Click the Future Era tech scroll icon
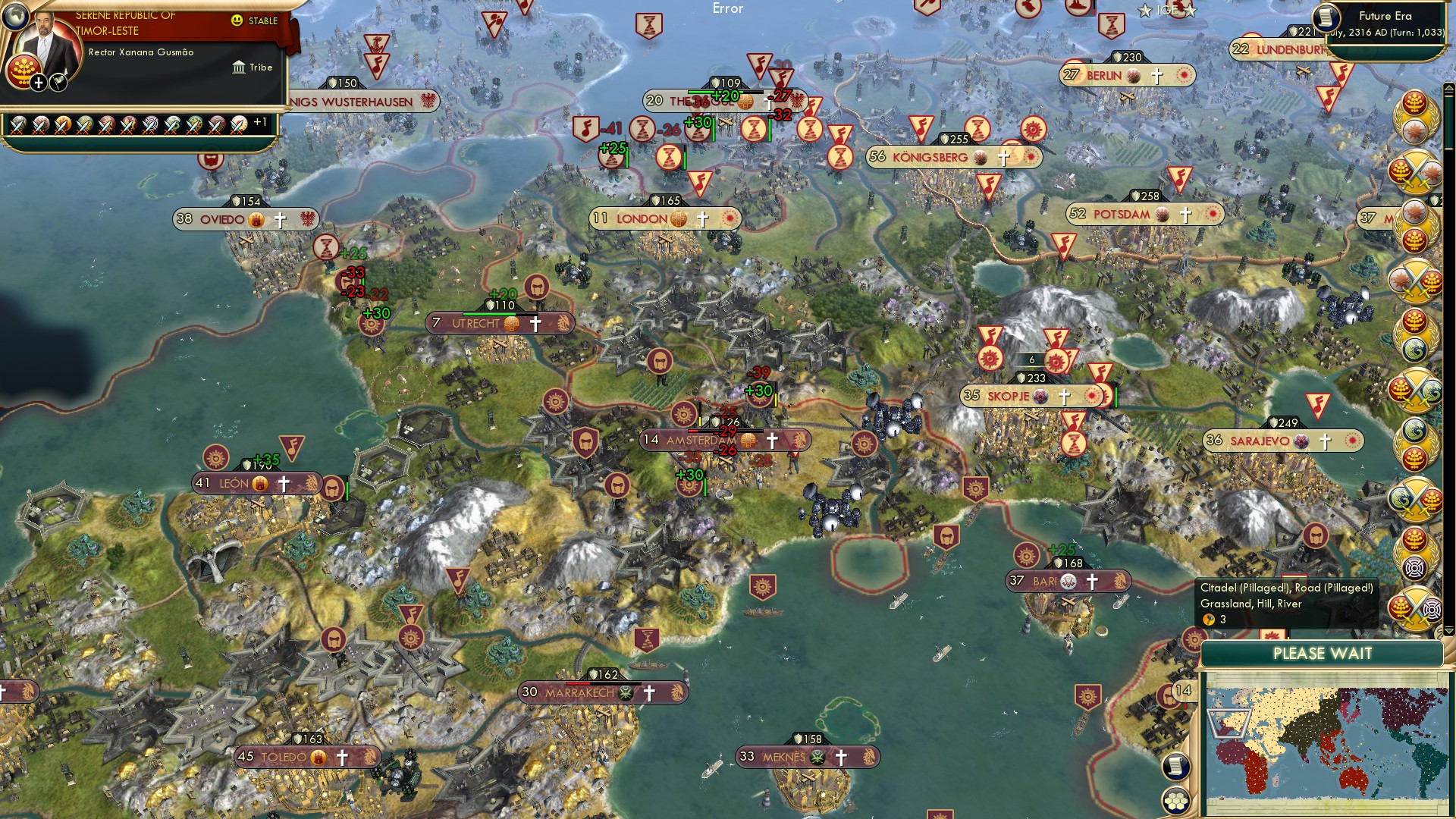The height and width of the screenshot is (819, 1456). 1326,17
